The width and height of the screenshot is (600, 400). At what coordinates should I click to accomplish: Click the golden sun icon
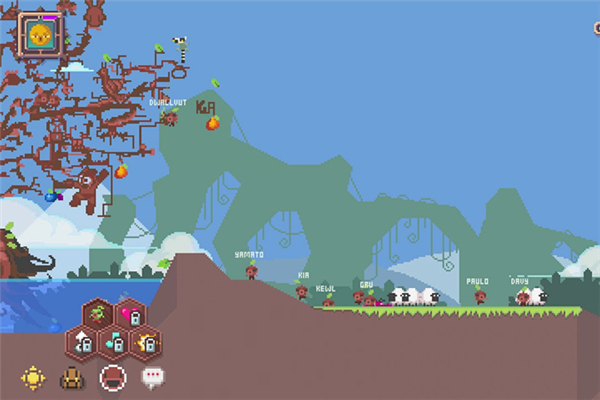click(35, 378)
